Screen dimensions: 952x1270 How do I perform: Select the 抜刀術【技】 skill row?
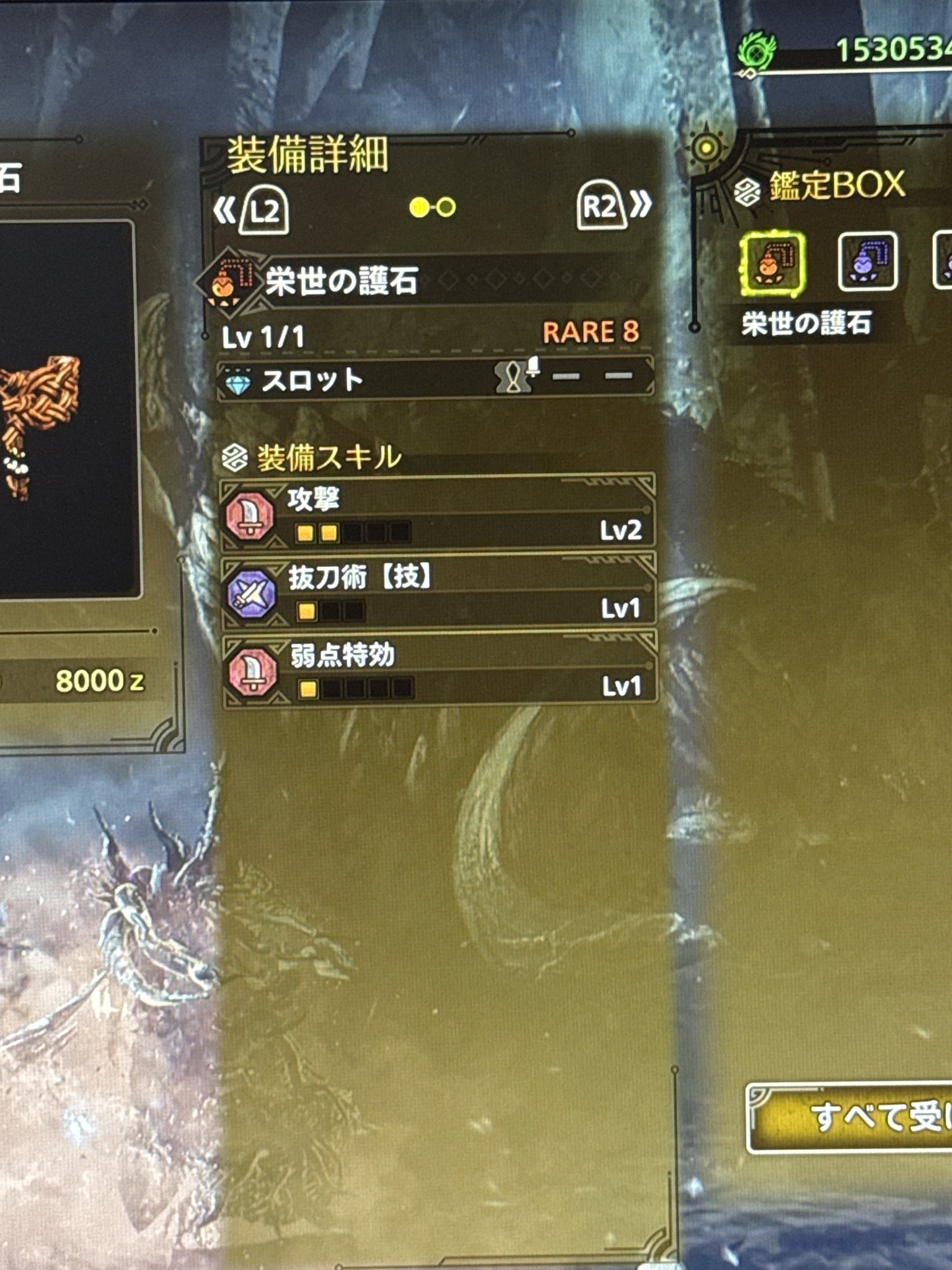(438, 593)
